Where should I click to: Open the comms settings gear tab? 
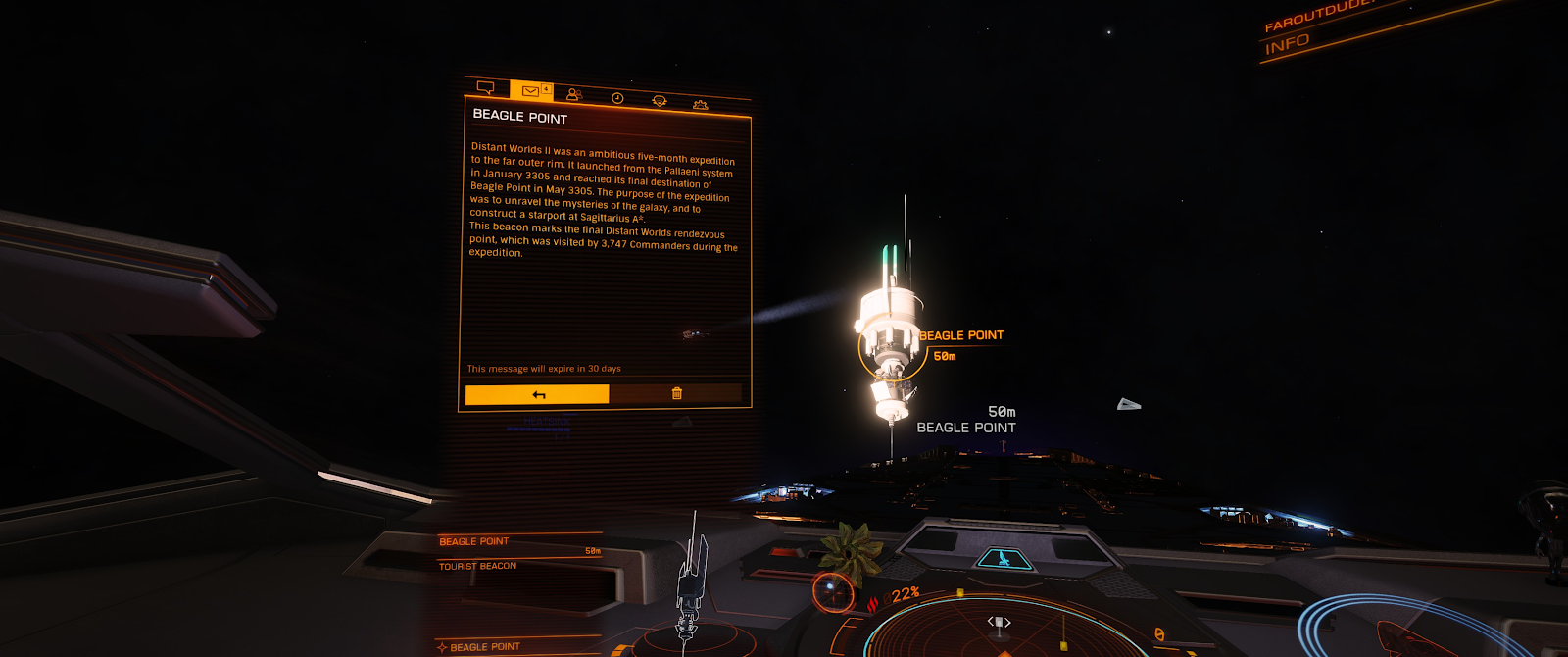point(700,104)
